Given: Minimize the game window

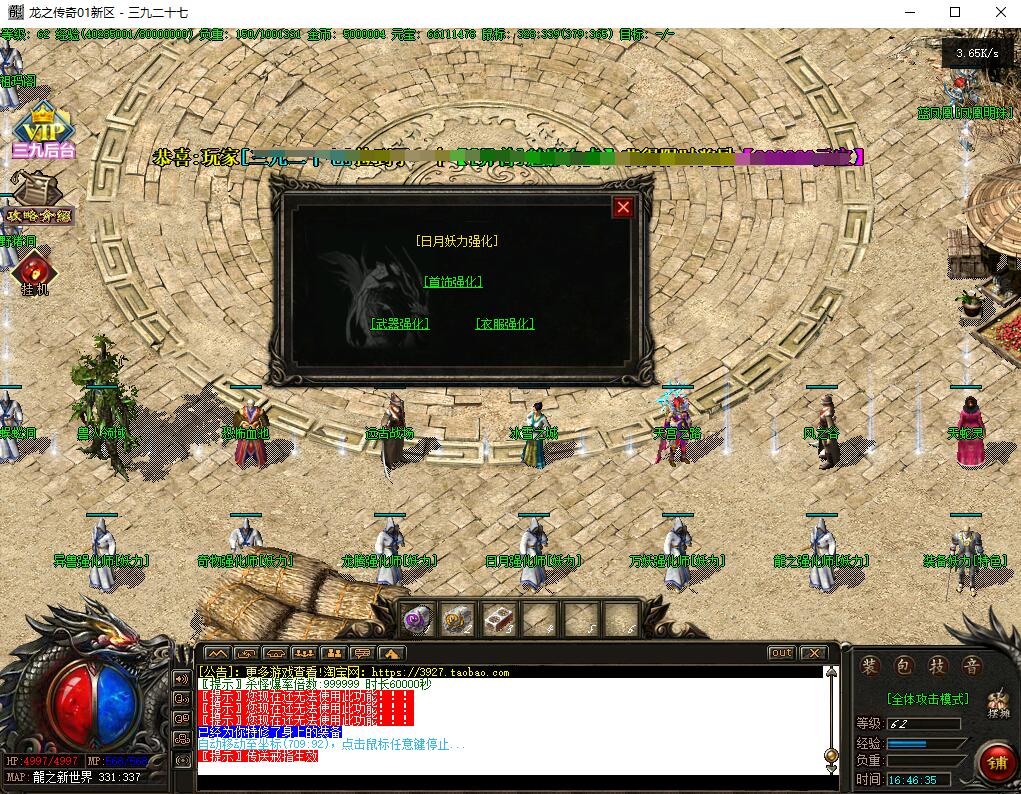Looking at the screenshot, I should coord(909,13).
